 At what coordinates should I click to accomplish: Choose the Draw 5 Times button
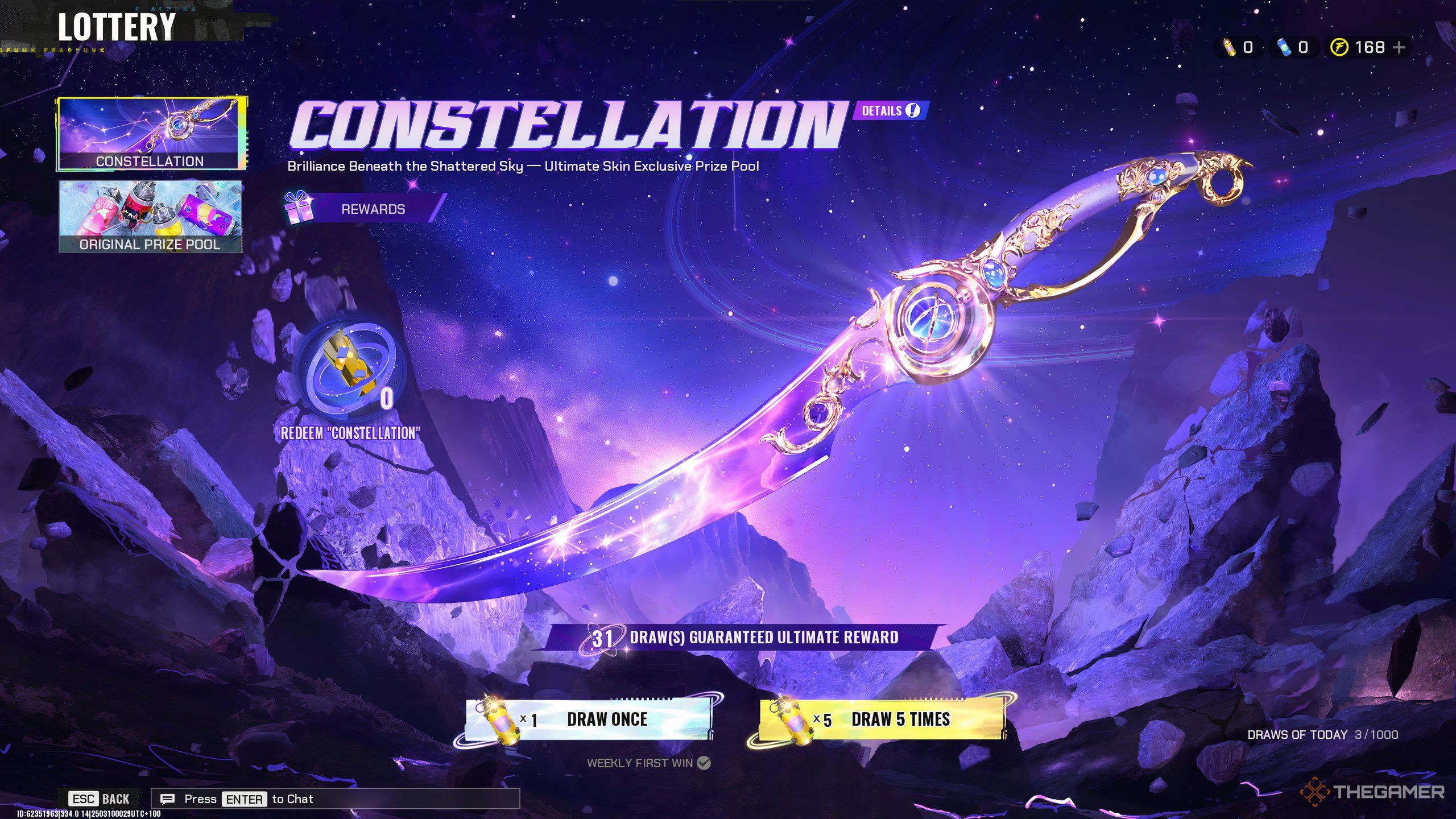(x=882, y=719)
